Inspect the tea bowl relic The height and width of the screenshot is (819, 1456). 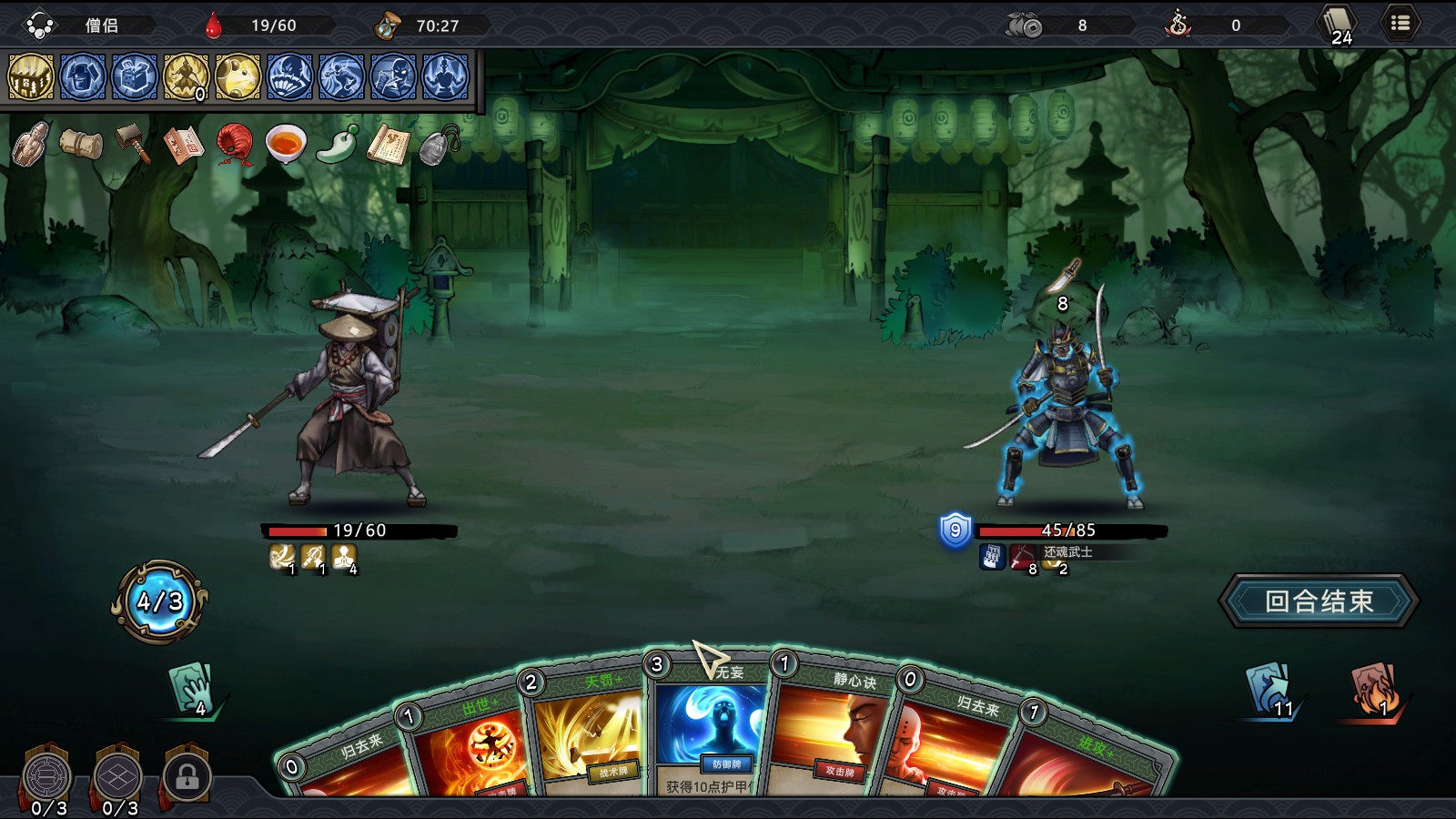point(287,146)
